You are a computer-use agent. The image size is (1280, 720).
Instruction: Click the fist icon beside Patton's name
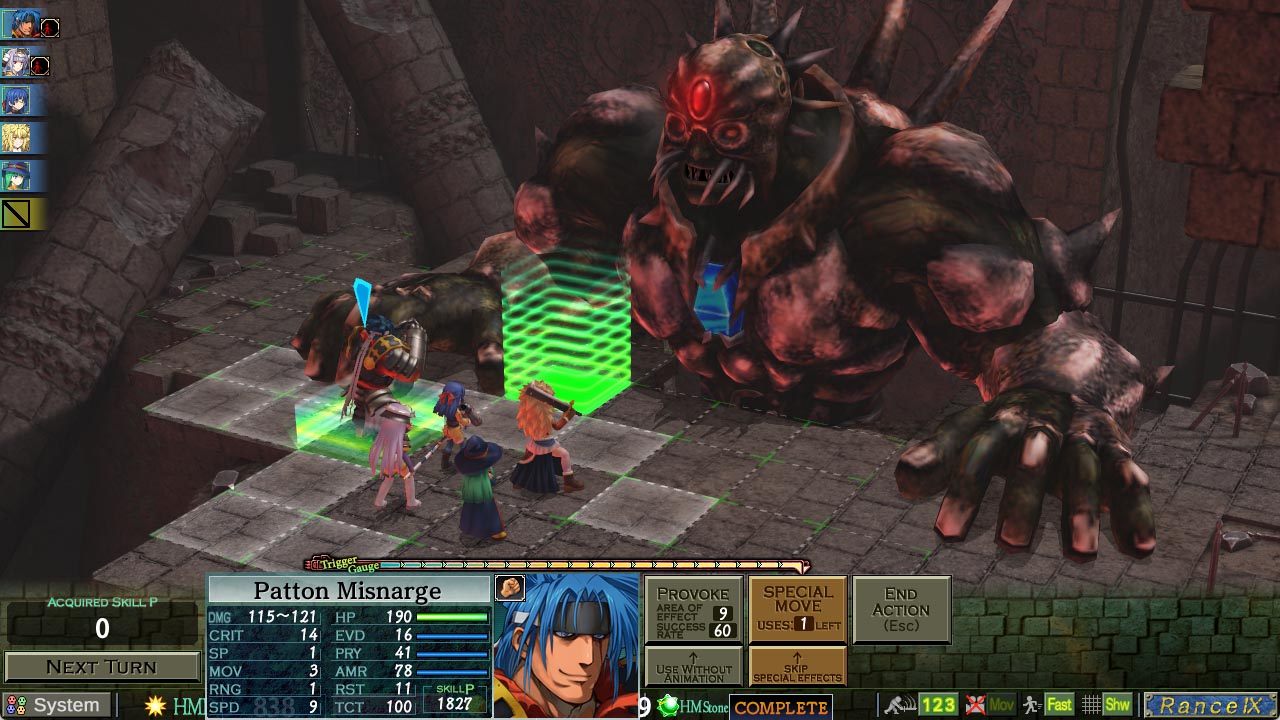[x=510, y=588]
